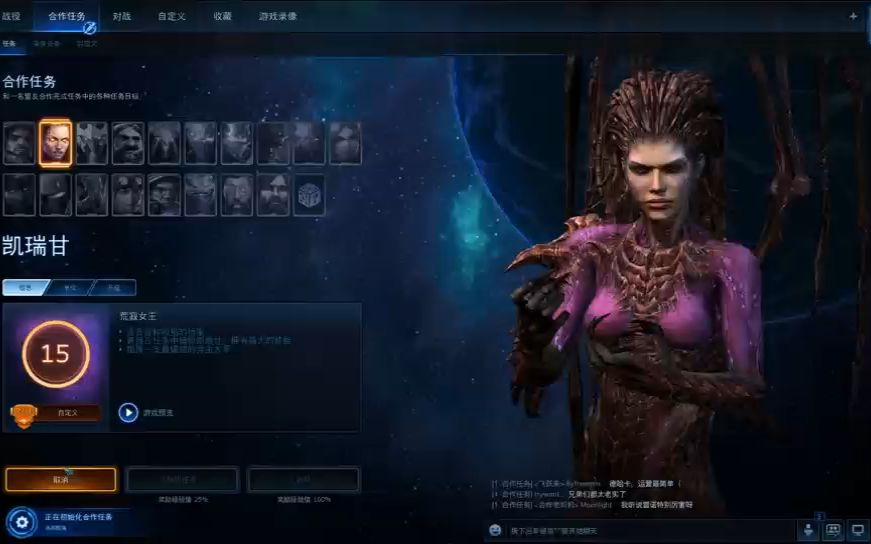
Task: Open the chat channels icon
Action: point(833,529)
